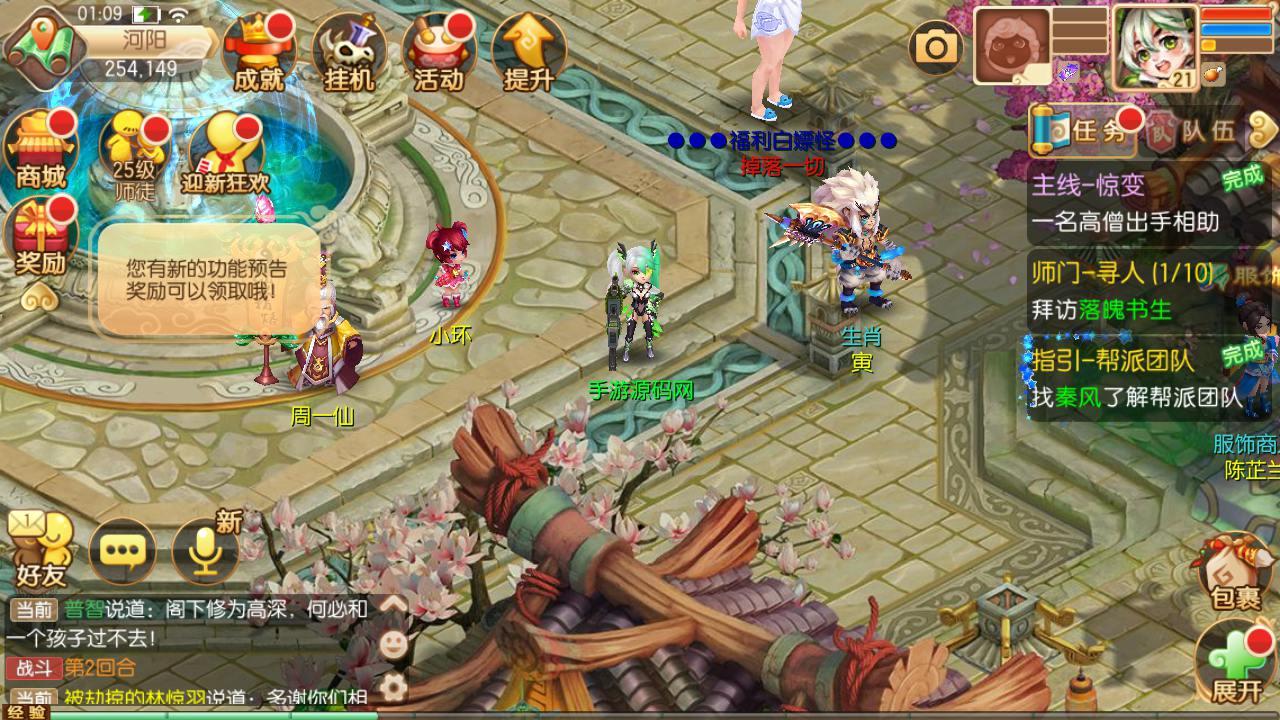Viewport: 1280px width, 720px height.
Task: Open the 包裹 inventory bag
Action: tap(1236, 572)
